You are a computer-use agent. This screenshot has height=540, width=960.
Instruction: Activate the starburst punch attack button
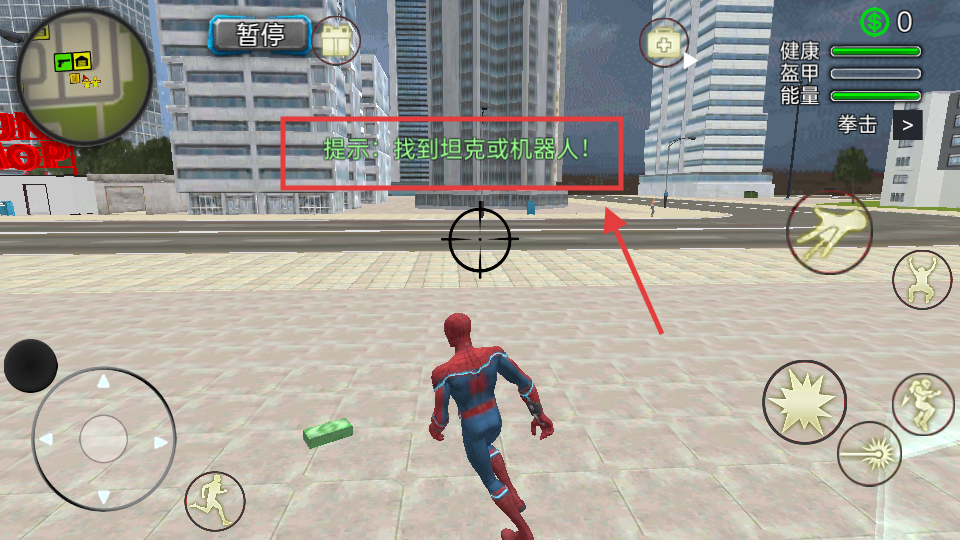pyautogui.click(x=804, y=402)
